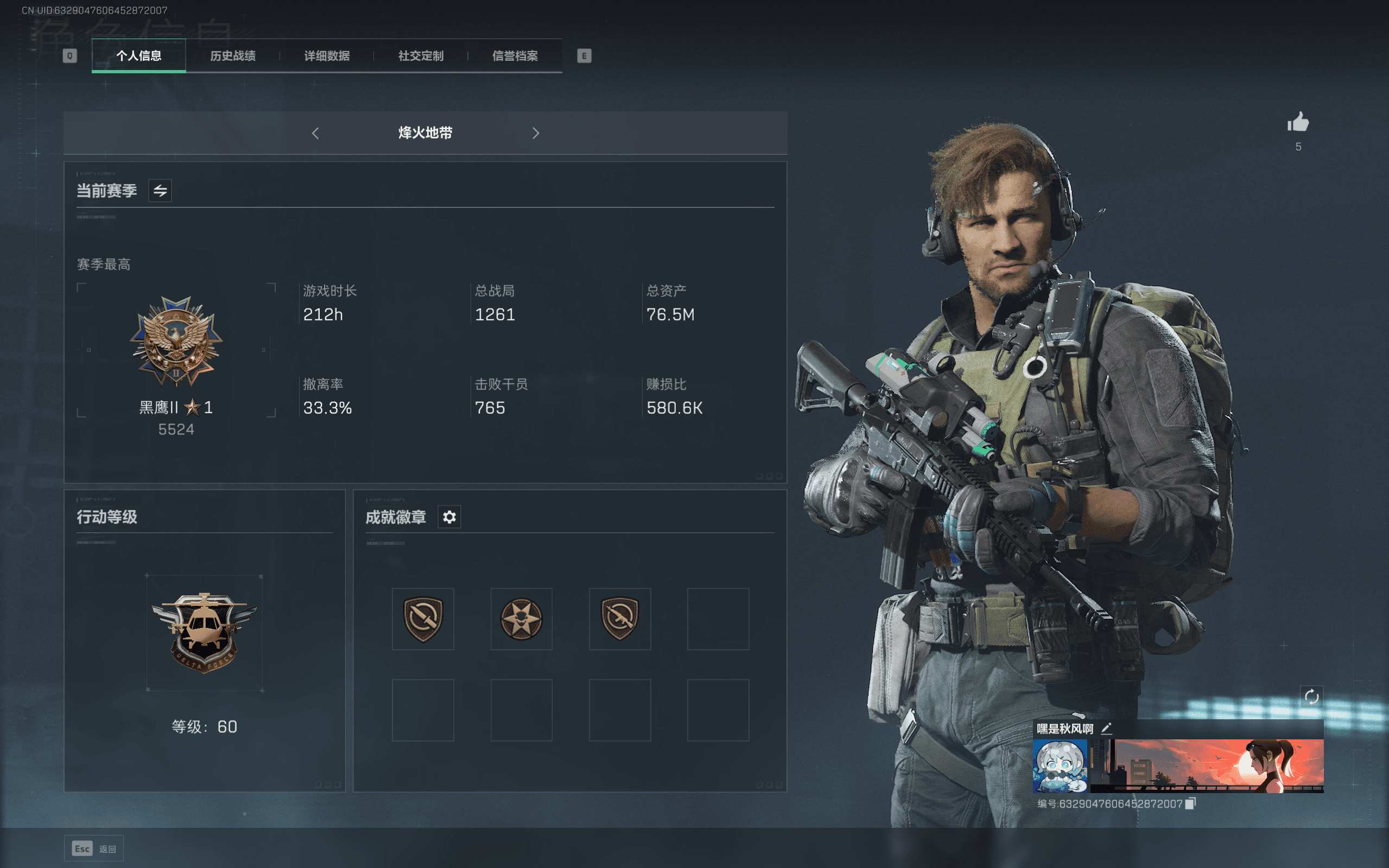Screen dimensions: 1389x868
Task: Go to the 社交定制 tab
Action: (x=421, y=56)
